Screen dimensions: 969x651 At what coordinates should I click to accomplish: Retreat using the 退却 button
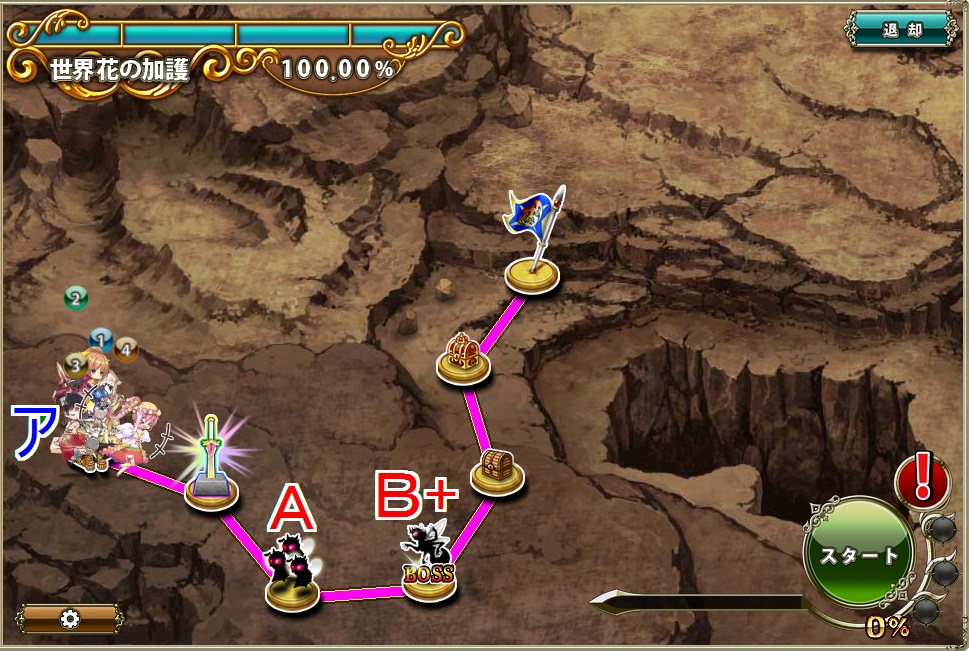[901, 28]
